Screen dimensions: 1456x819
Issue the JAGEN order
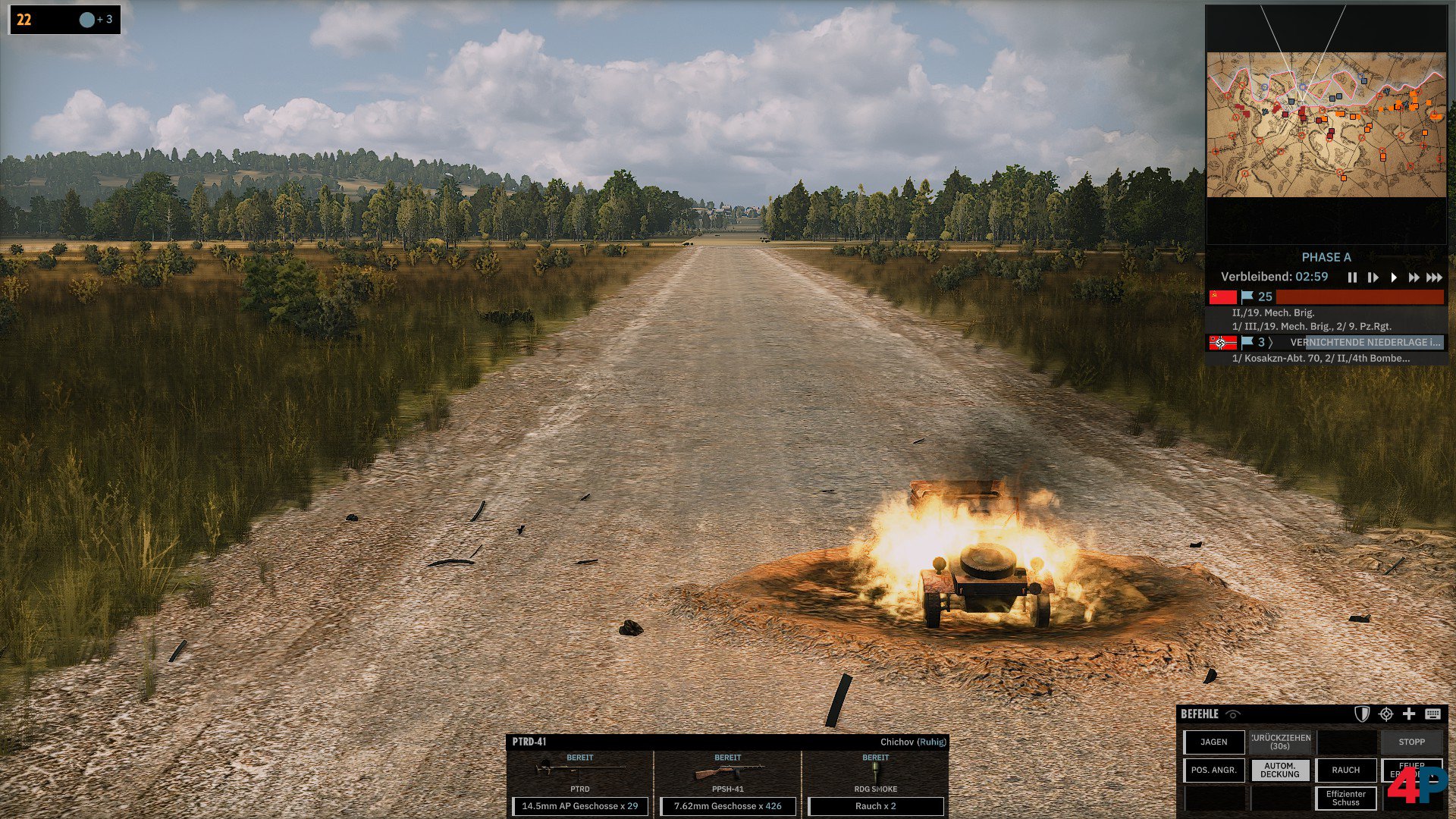tap(1214, 742)
